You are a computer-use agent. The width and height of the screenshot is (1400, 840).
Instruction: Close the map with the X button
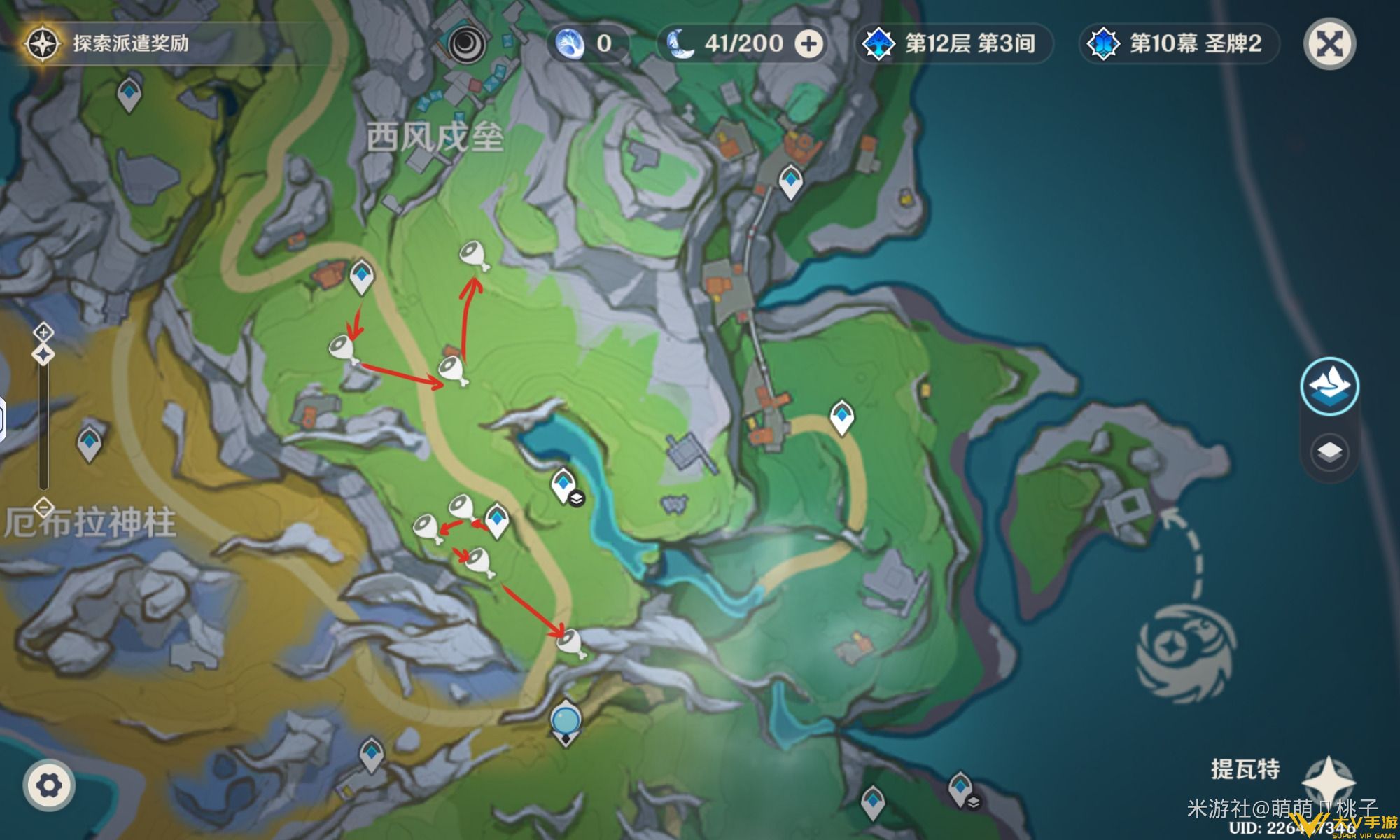(x=1329, y=44)
